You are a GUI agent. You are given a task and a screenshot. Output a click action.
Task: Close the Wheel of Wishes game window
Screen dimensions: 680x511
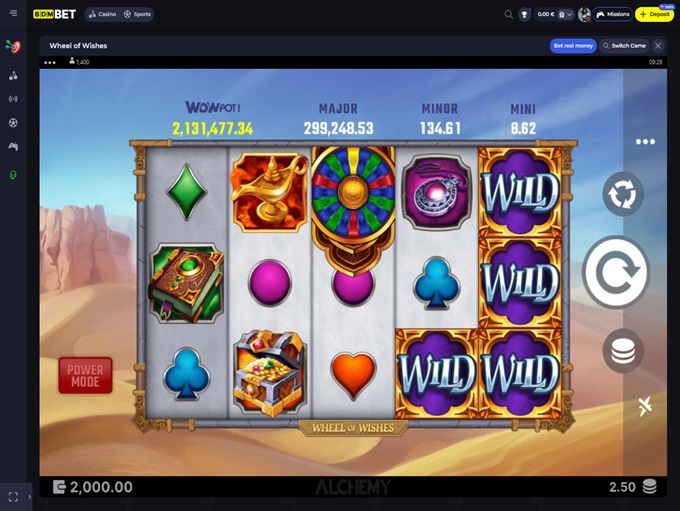[x=658, y=46]
